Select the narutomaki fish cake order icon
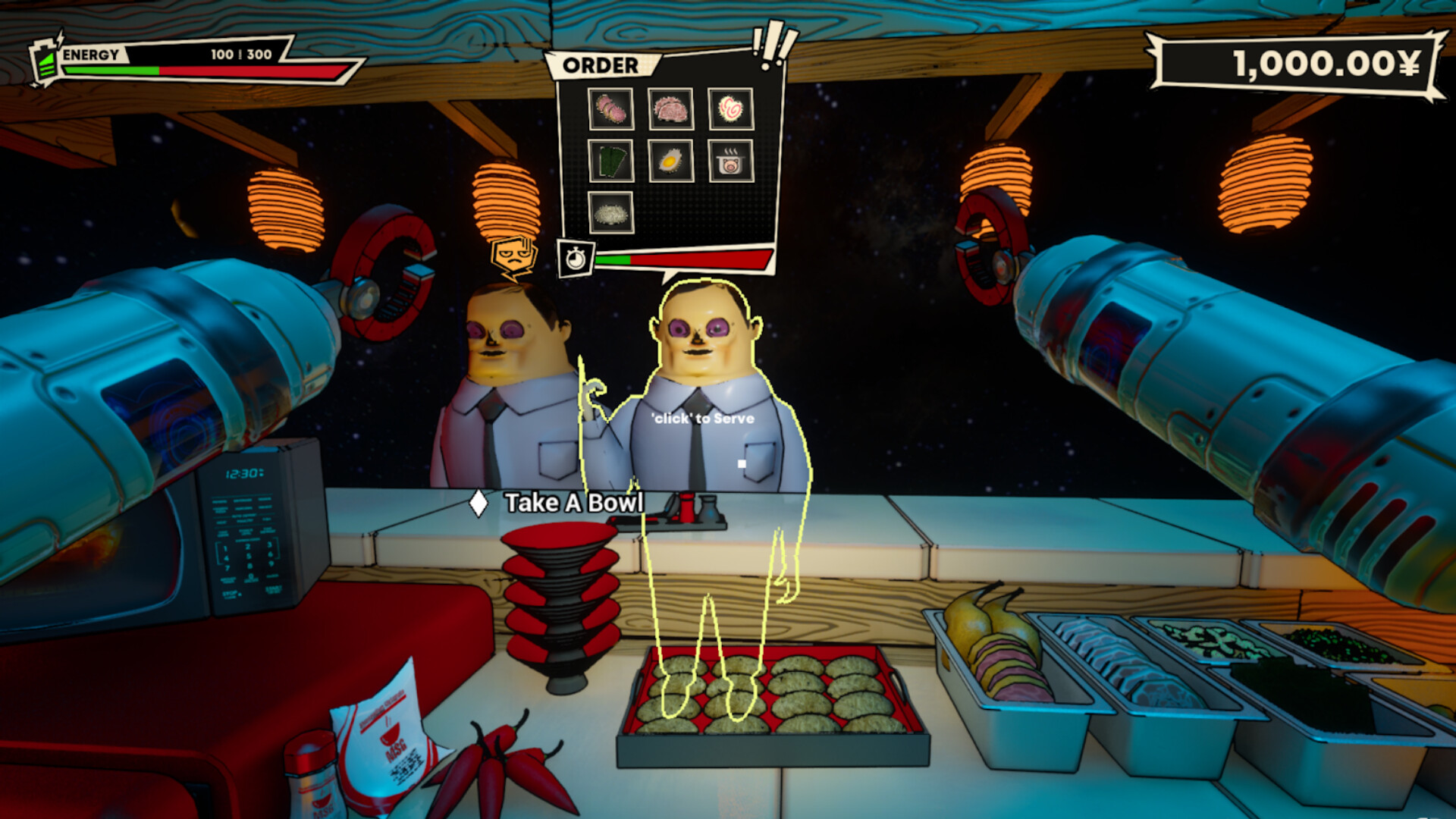 730,108
